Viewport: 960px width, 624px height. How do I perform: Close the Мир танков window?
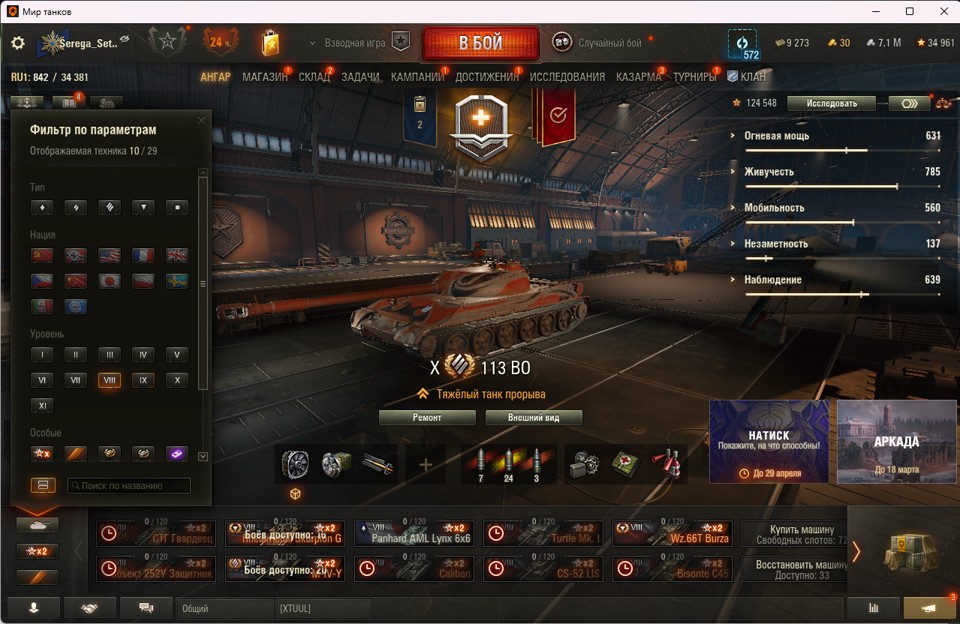938,11
